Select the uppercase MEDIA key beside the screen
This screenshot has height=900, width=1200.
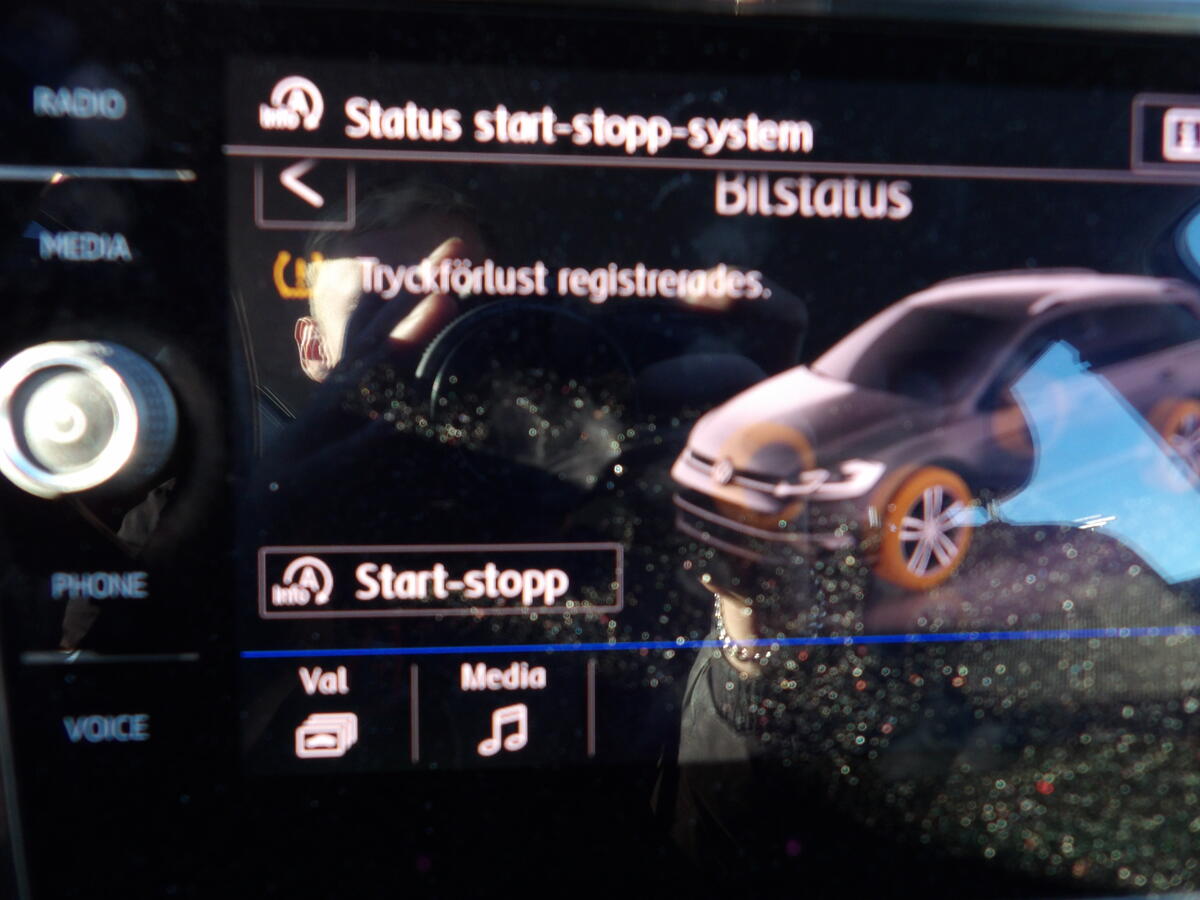click(x=85, y=246)
